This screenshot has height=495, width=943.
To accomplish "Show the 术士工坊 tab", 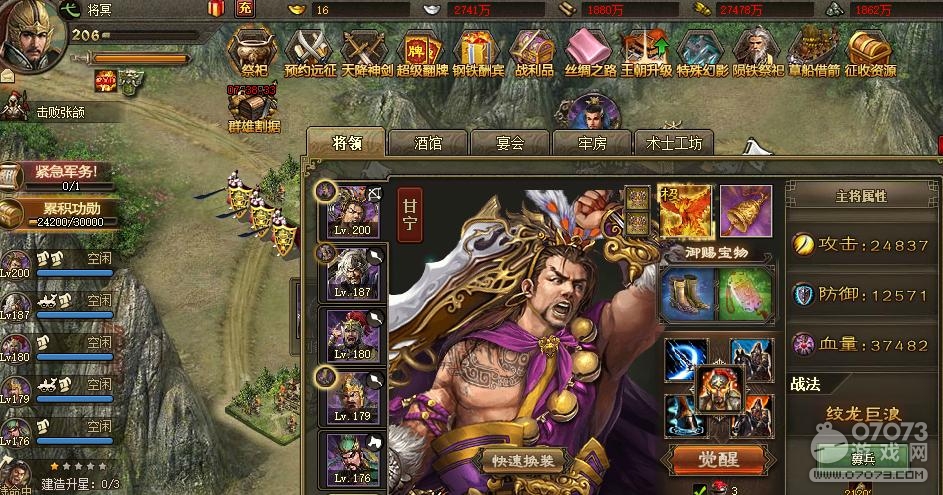I will 673,143.
